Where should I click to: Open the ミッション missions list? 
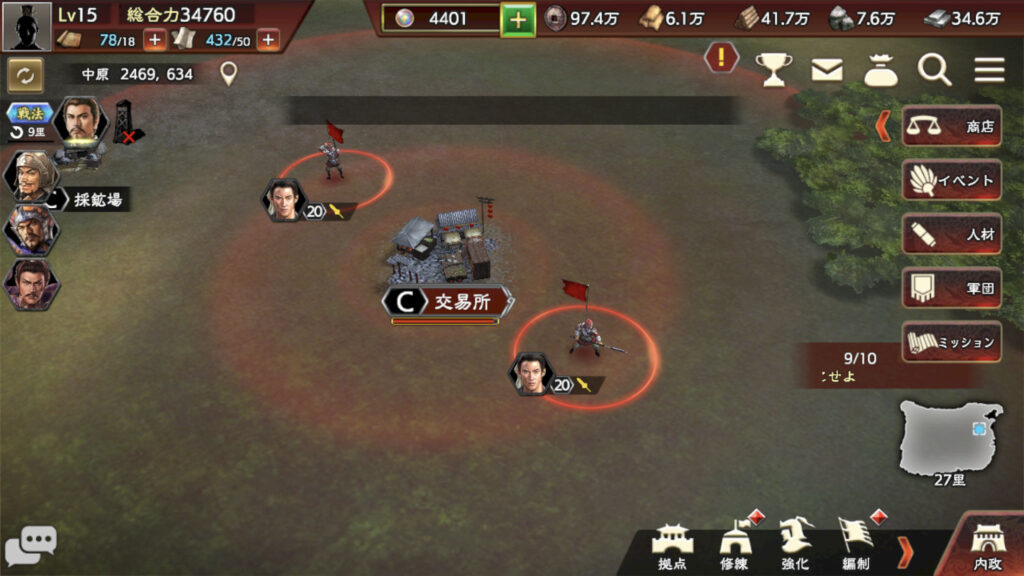(x=951, y=342)
